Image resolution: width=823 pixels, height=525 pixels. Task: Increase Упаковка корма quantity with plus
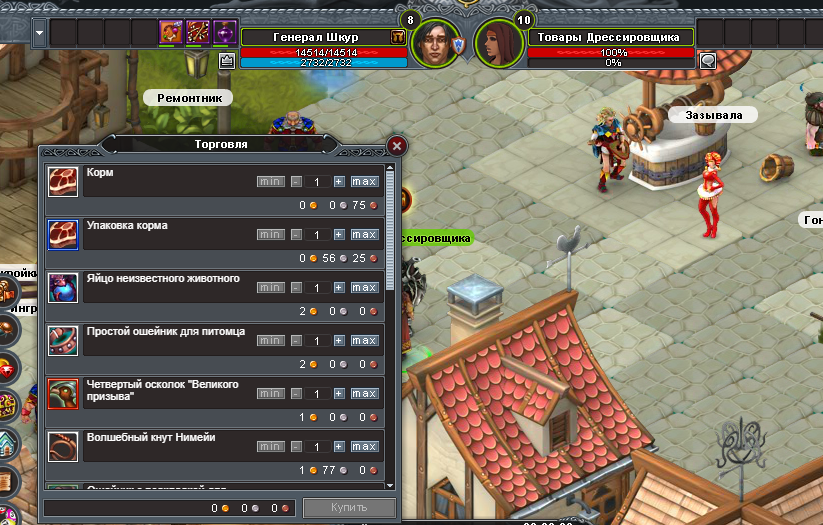coord(339,235)
